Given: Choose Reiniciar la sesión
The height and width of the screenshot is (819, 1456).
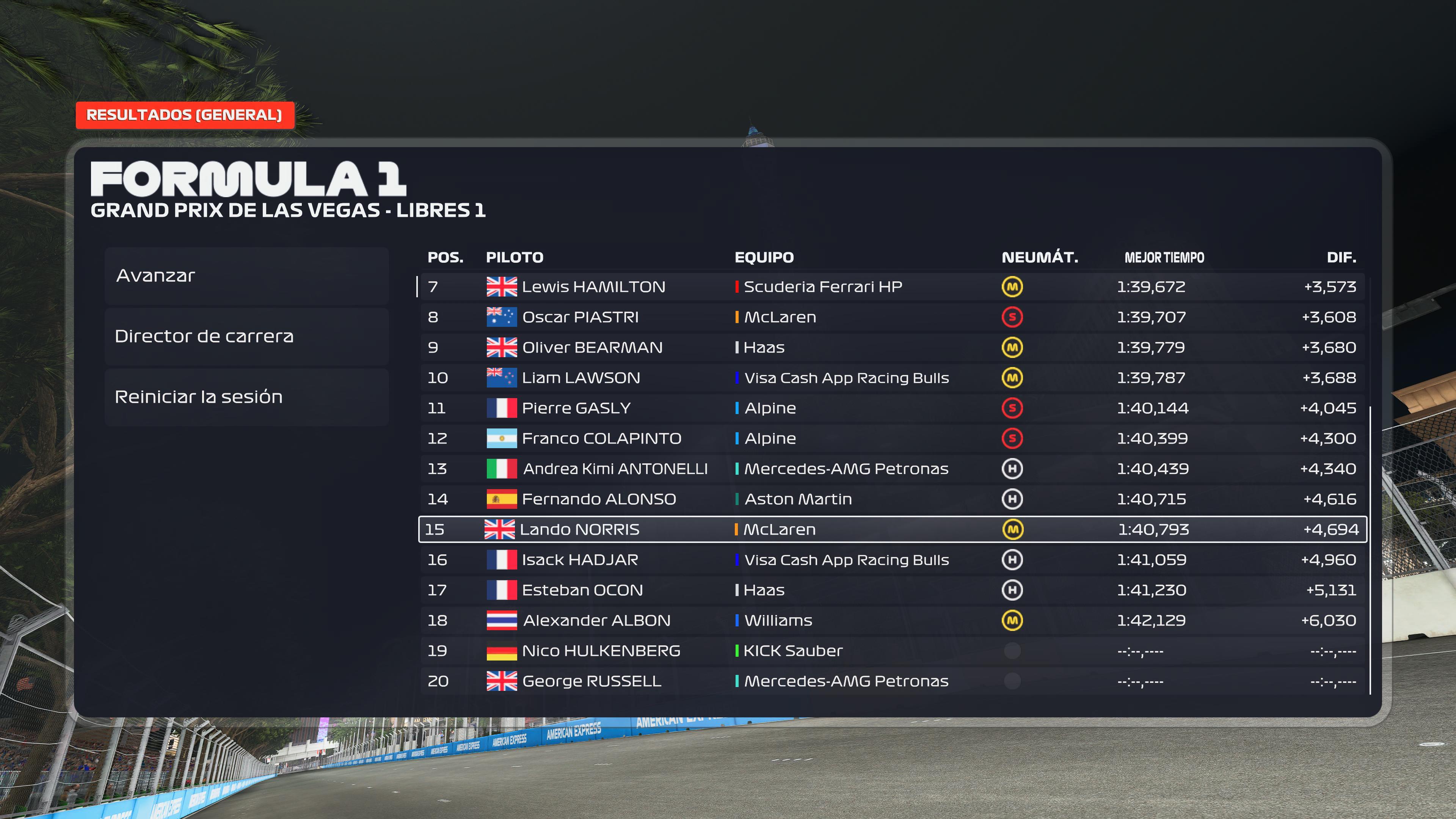Looking at the screenshot, I should [x=246, y=397].
